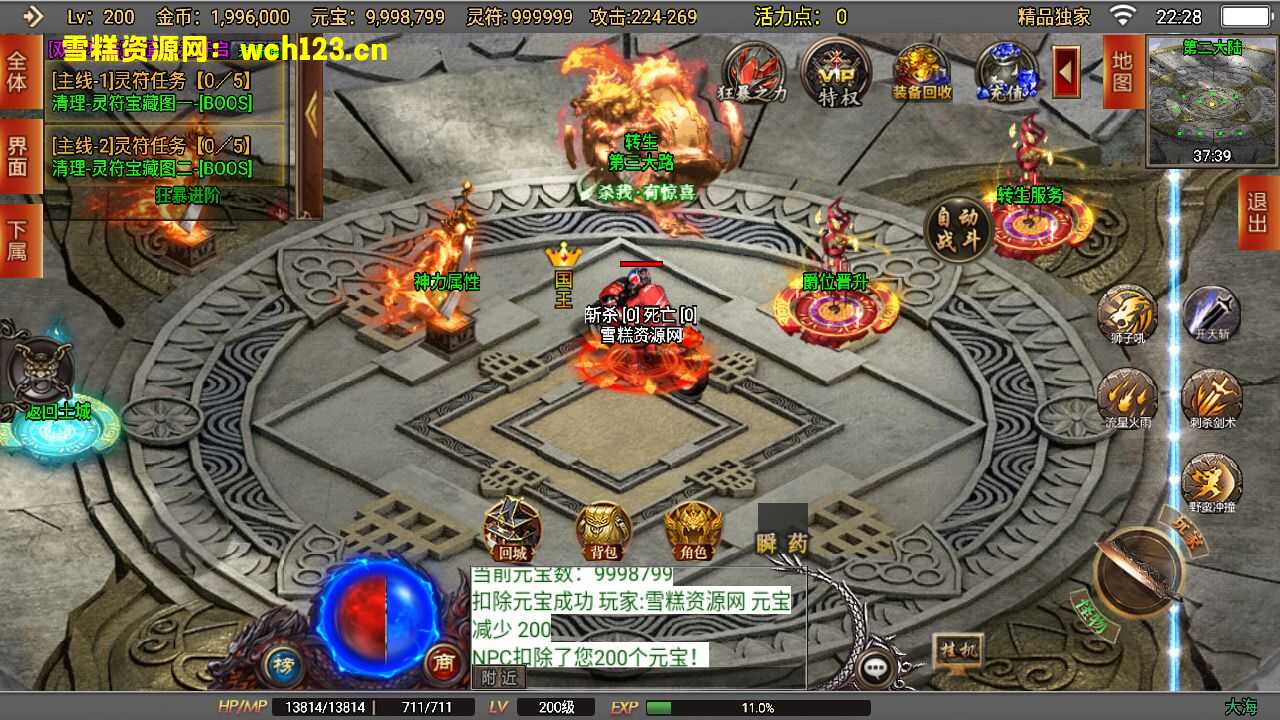This screenshot has height=720, width=1280.
Task: Open the VIP 特权 panel
Action: 838,72
